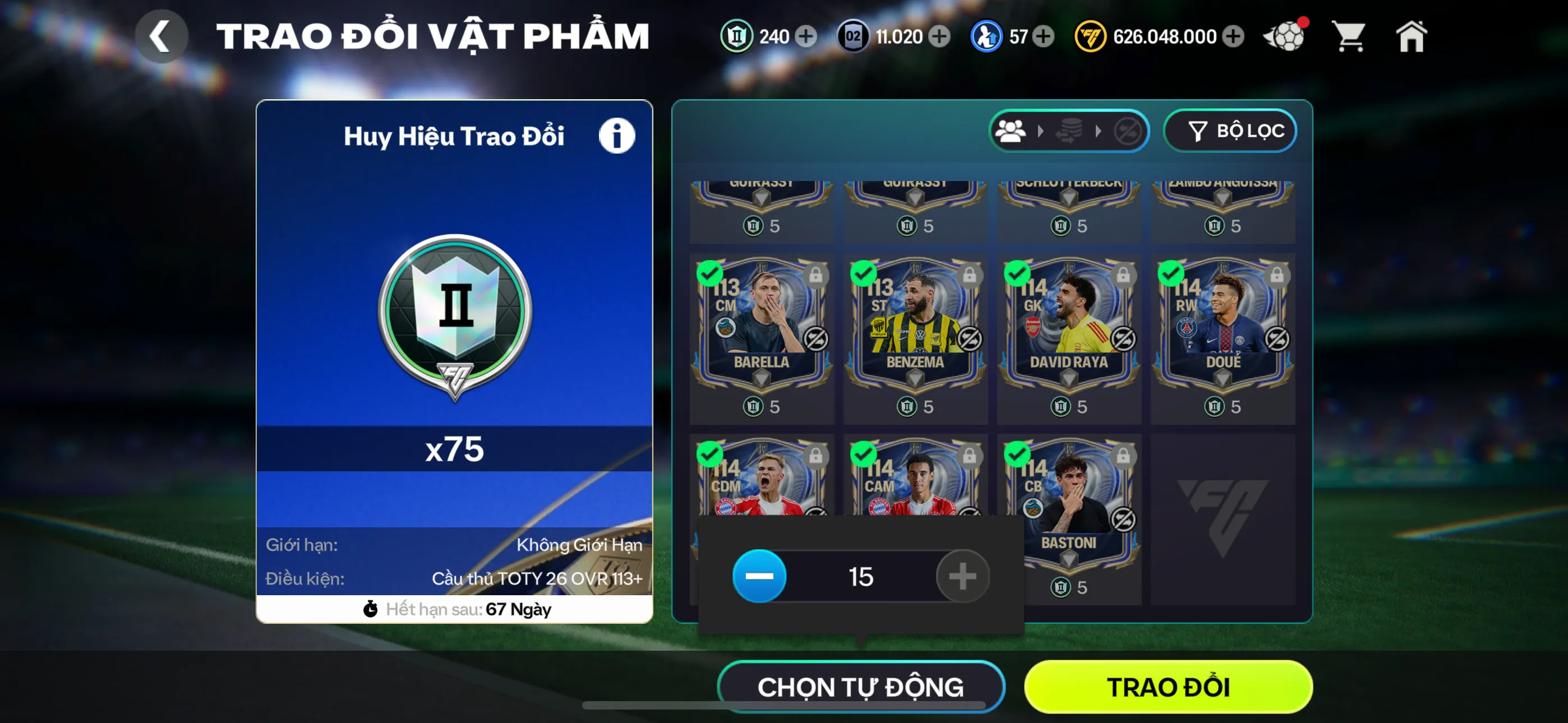Add FC points via plus beside 626.048.000

coord(1233,36)
